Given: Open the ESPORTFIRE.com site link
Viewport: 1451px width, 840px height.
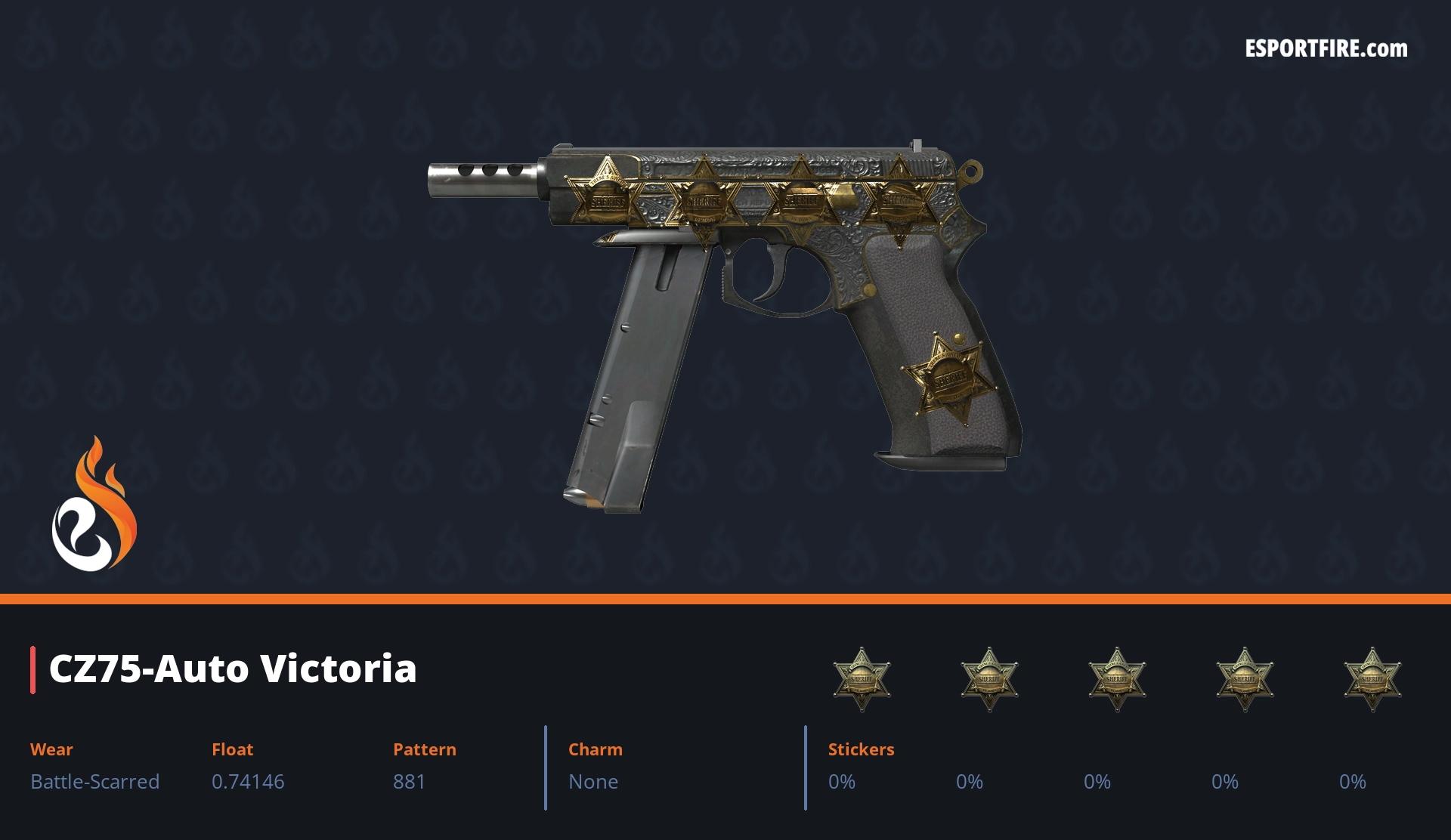Looking at the screenshot, I should tap(1326, 49).
